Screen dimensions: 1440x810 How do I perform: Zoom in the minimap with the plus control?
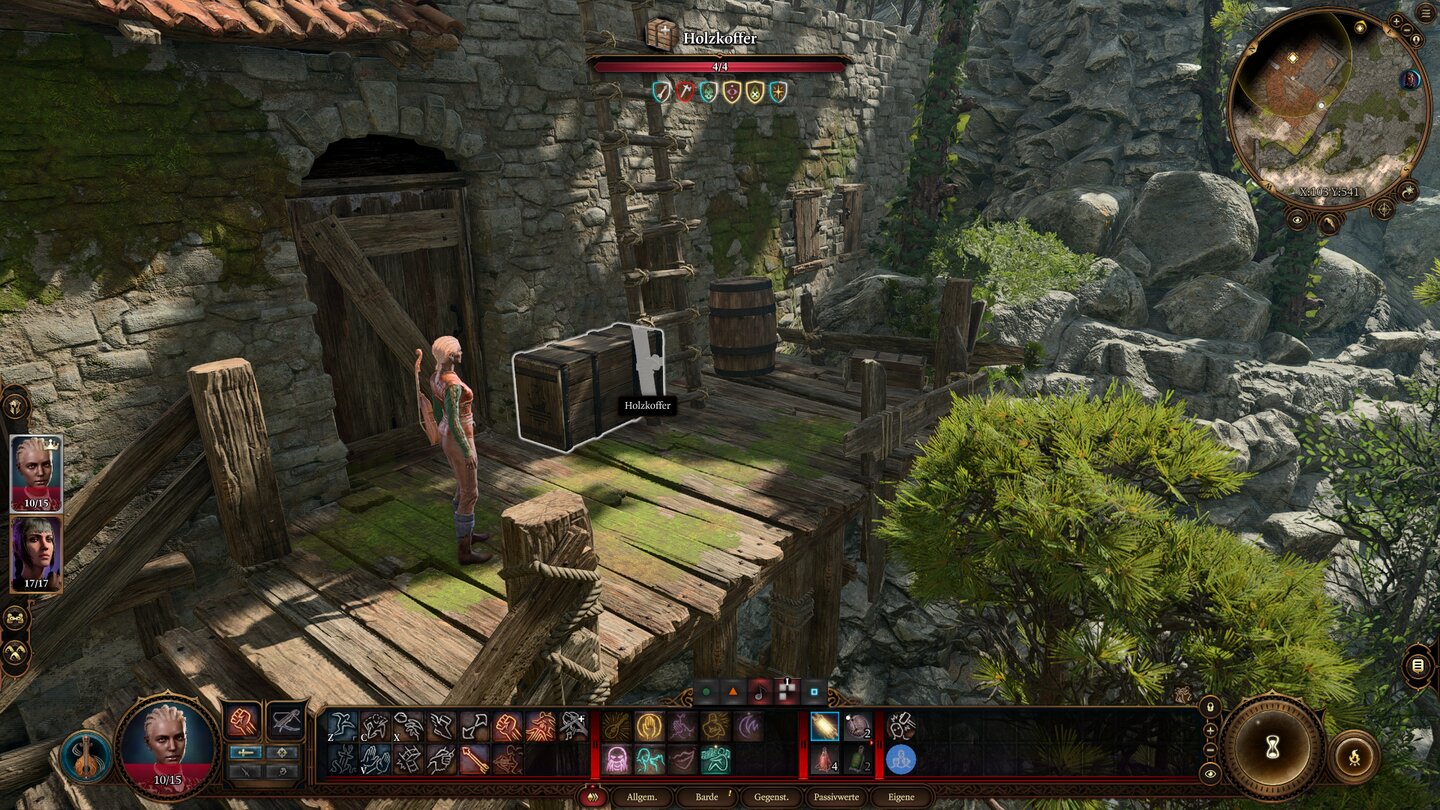(1398, 22)
